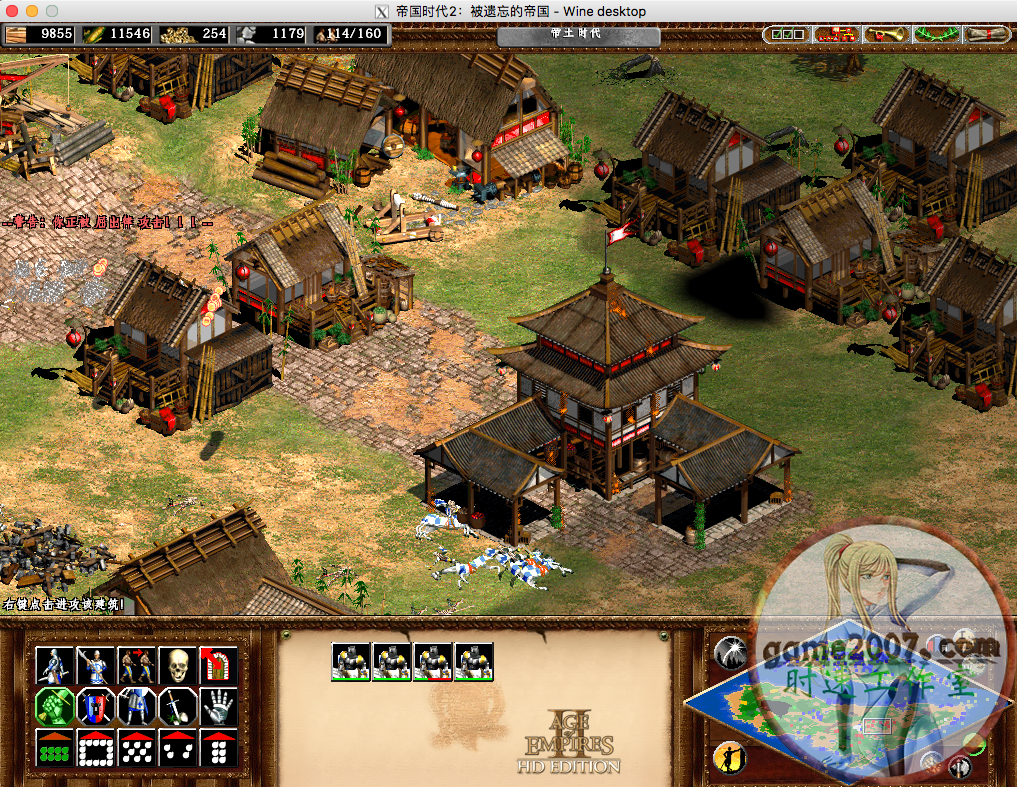Select the box formation

pos(95,747)
